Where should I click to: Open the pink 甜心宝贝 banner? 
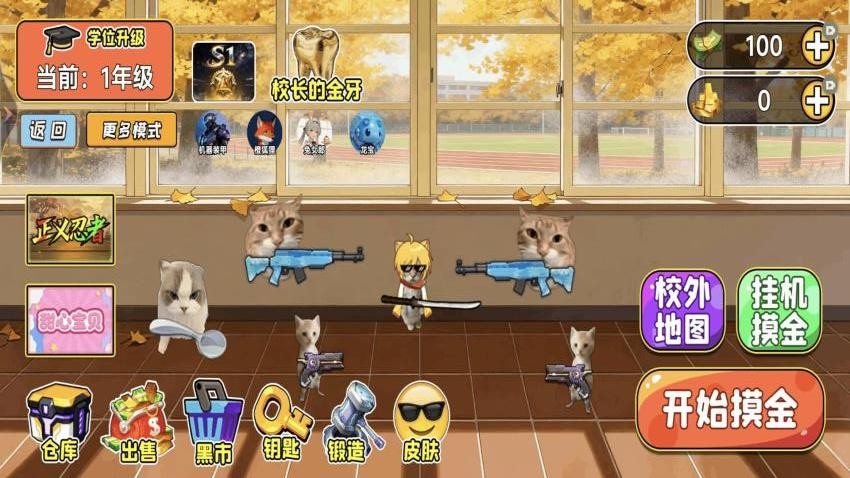(70, 320)
